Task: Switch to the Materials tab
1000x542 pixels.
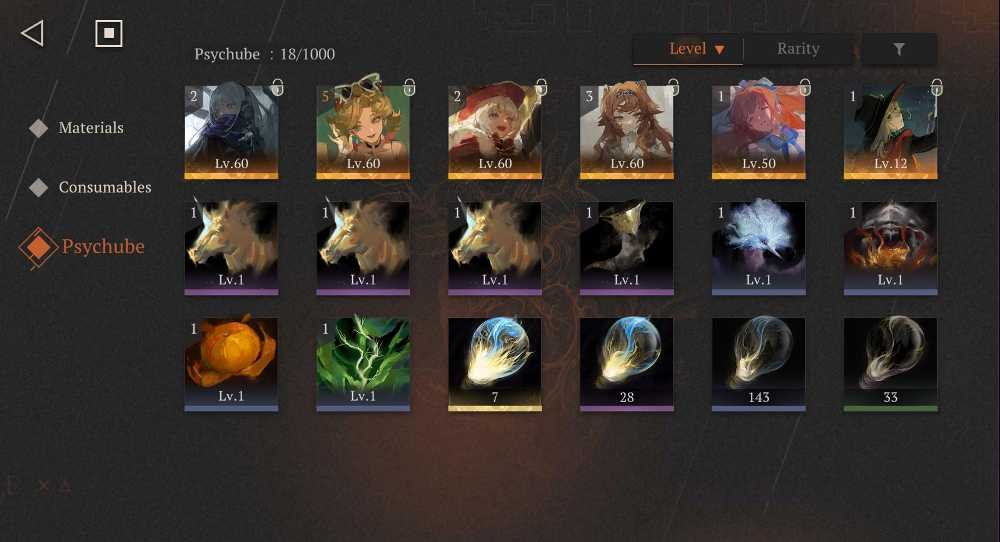Action: point(90,128)
